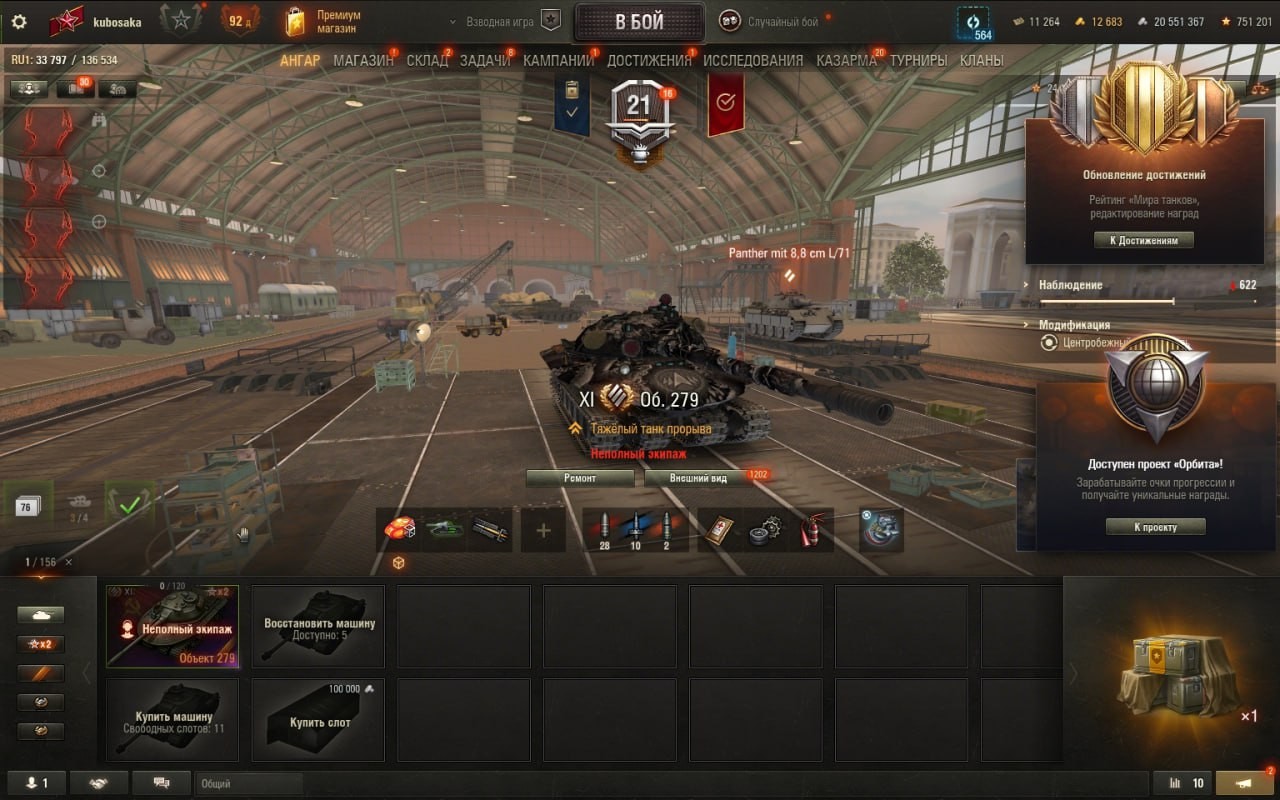Start battle with the В БОЙ button
Viewport: 1280px width, 800px height.
(x=639, y=23)
